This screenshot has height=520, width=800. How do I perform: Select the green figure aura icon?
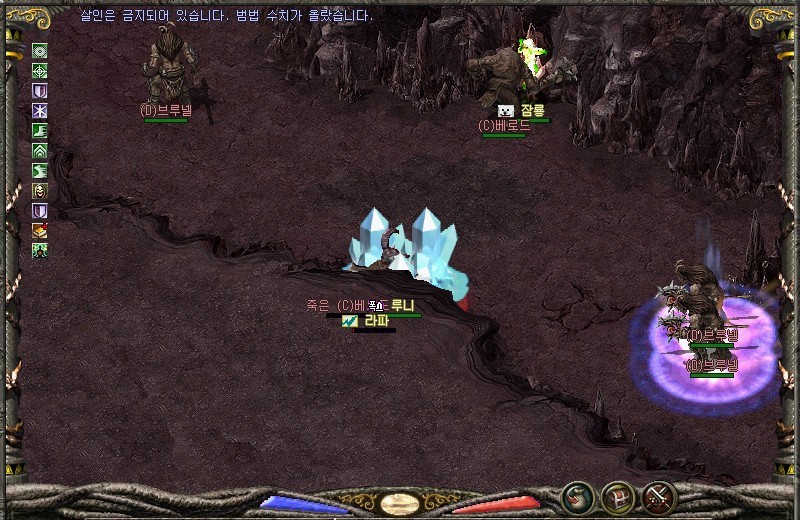tap(40, 250)
